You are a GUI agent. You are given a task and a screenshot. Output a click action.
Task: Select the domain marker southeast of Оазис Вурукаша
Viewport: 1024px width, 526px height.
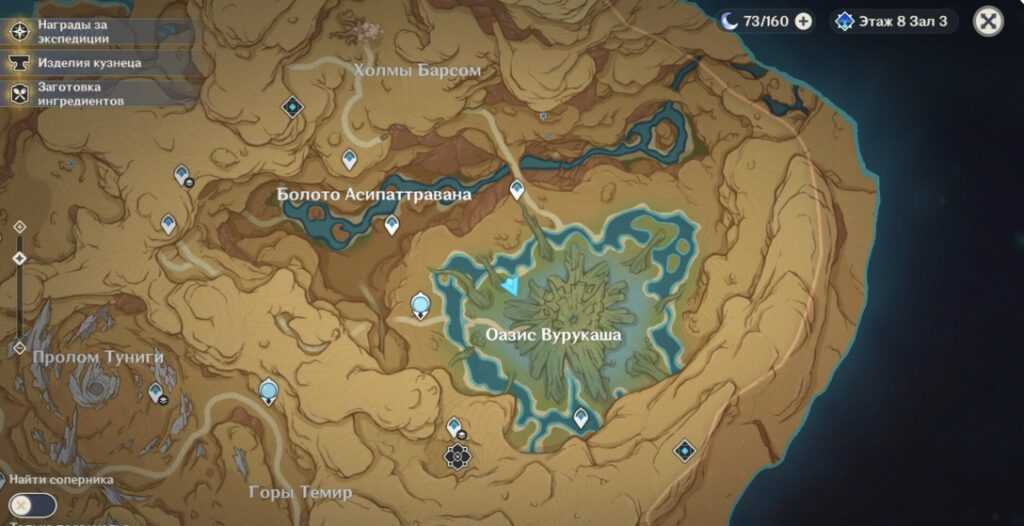pyautogui.click(x=684, y=451)
